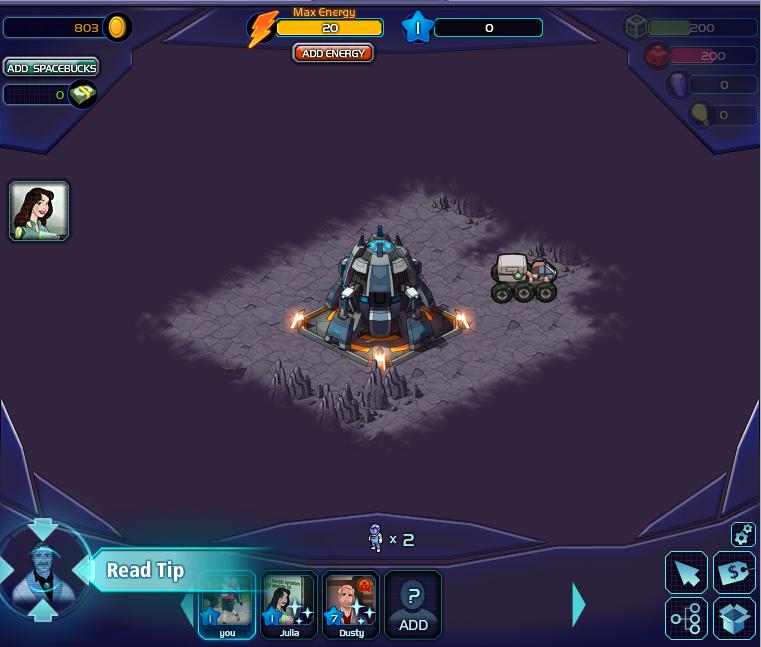This screenshot has height=647, width=761.
Task: Choose Dusty's neighbor card
Action: tap(351, 604)
